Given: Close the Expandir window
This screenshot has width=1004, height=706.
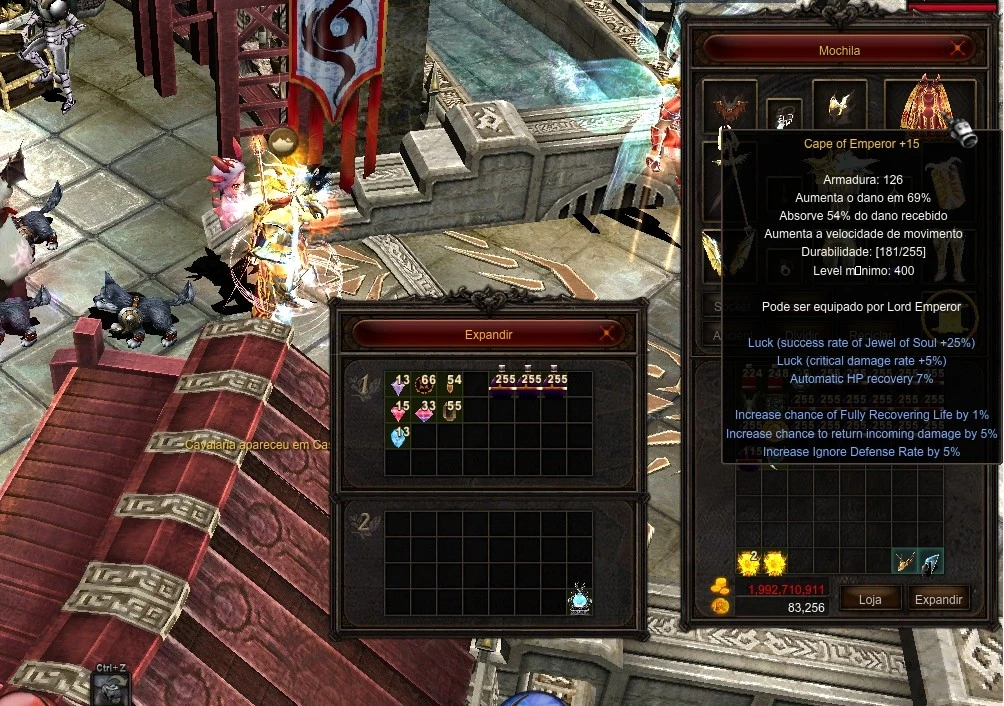Looking at the screenshot, I should click(606, 335).
